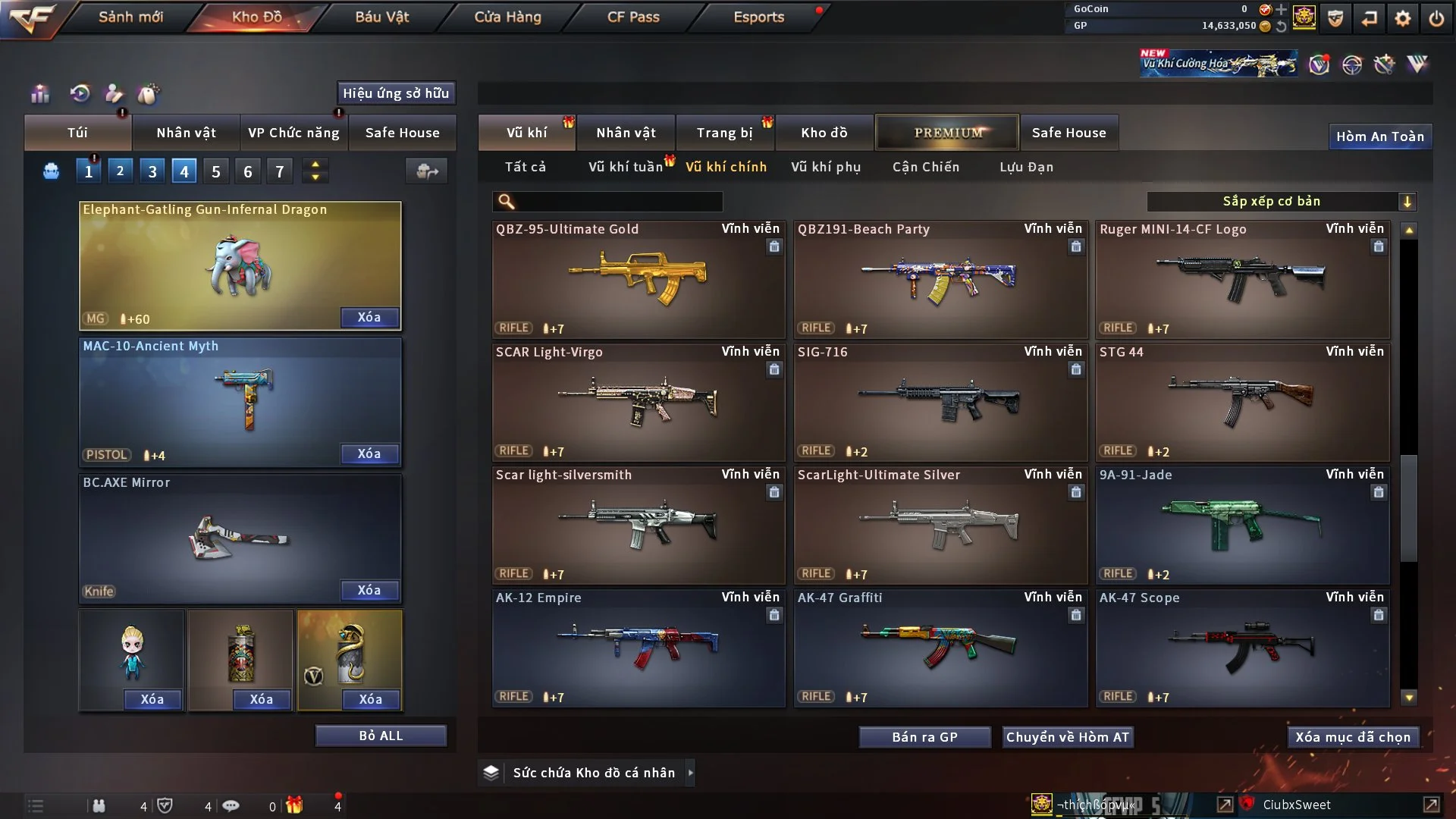This screenshot has width=1456, height=819.
Task: Select the QBZ-95-Ultimate Gold rifle
Action: tap(638, 279)
